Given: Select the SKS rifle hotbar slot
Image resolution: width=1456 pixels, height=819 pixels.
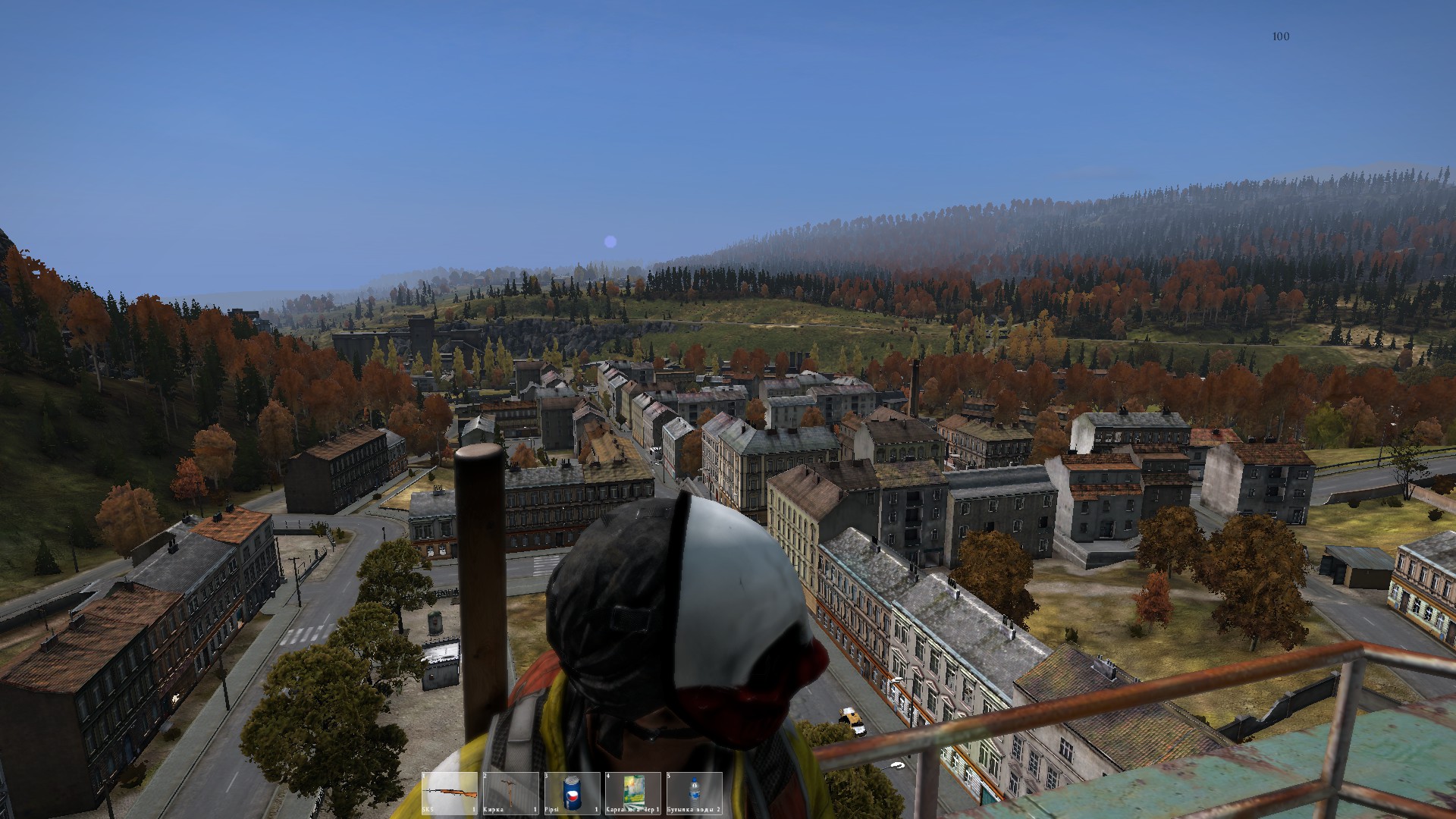Looking at the screenshot, I should [450, 792].
